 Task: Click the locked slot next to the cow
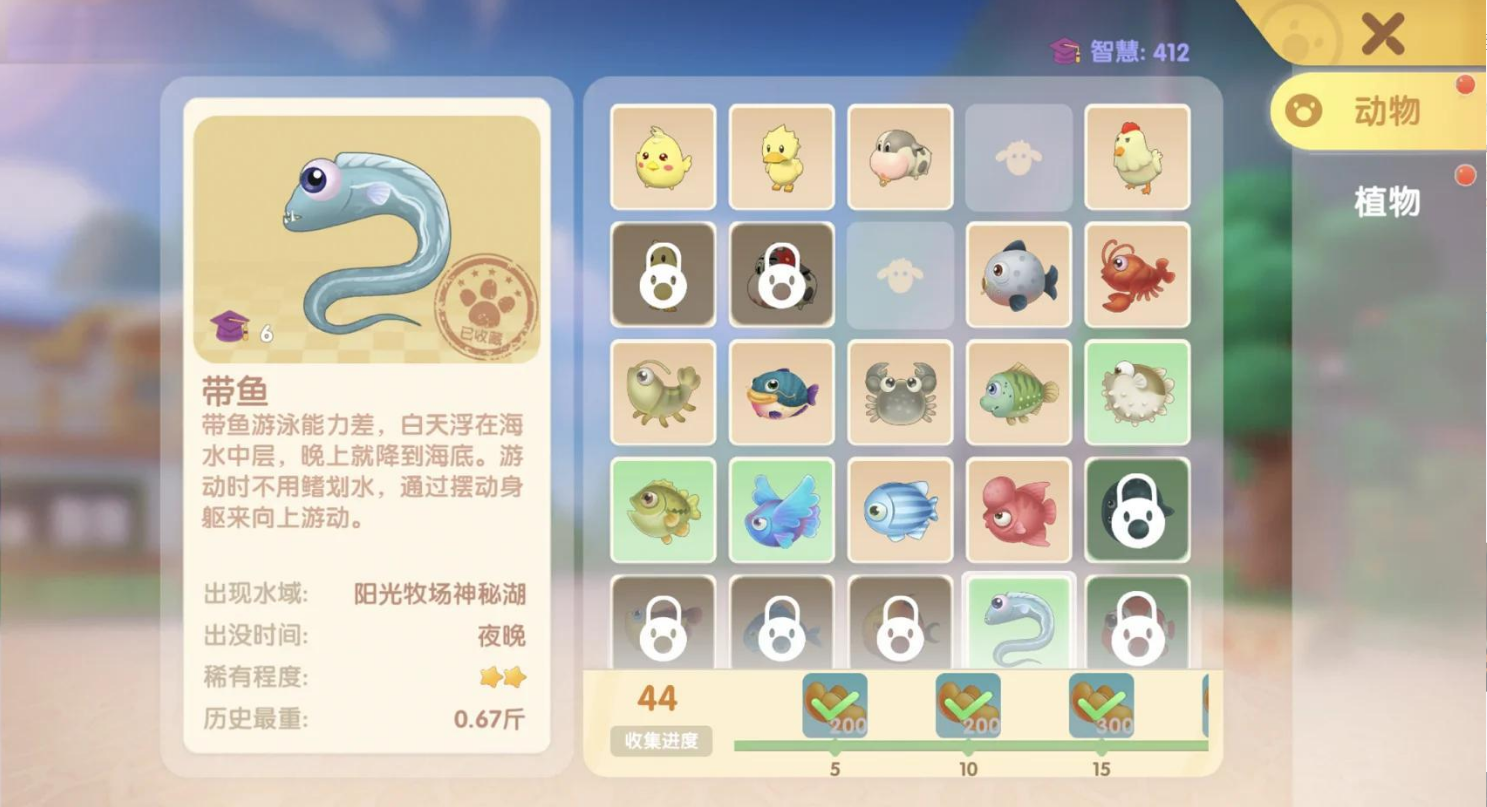[x=1019, y=159]
